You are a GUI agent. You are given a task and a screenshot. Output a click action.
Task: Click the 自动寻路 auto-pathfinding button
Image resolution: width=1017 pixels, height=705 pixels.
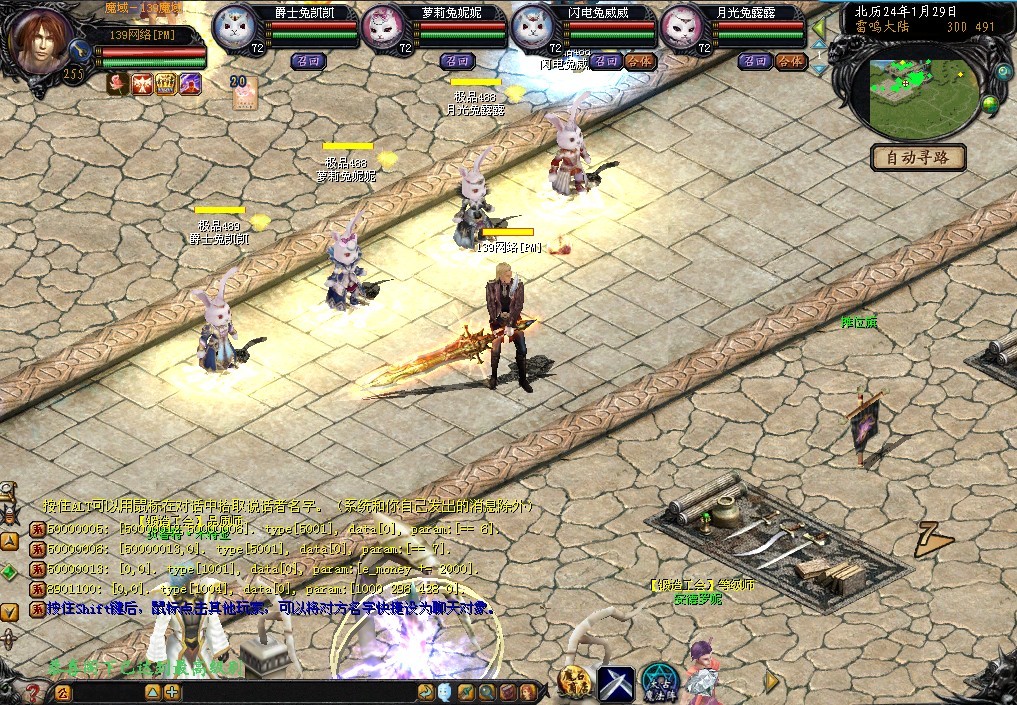coord(918,157)
